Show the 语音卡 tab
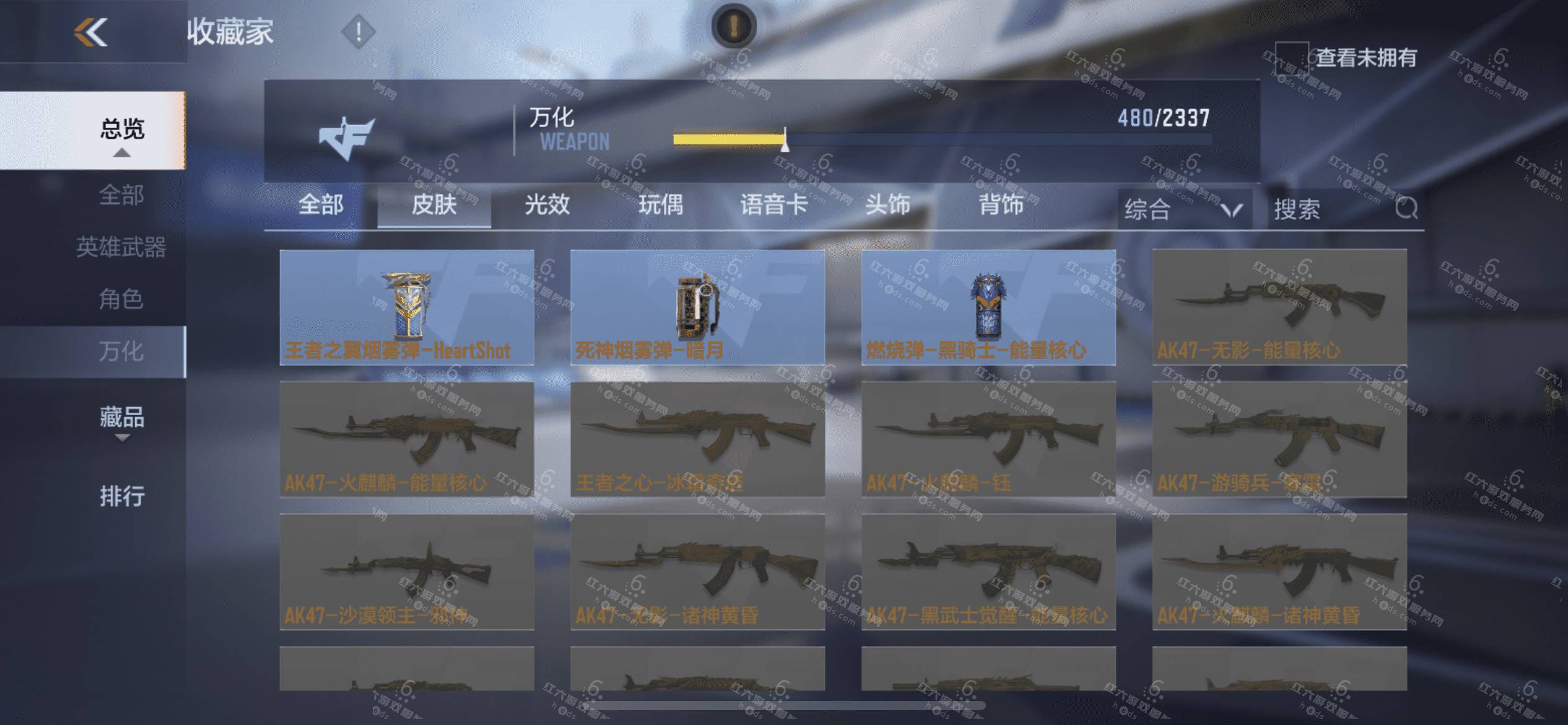The height and width of the screenshot is (725, 1568). pyautogui.click(x=774, y=204)
